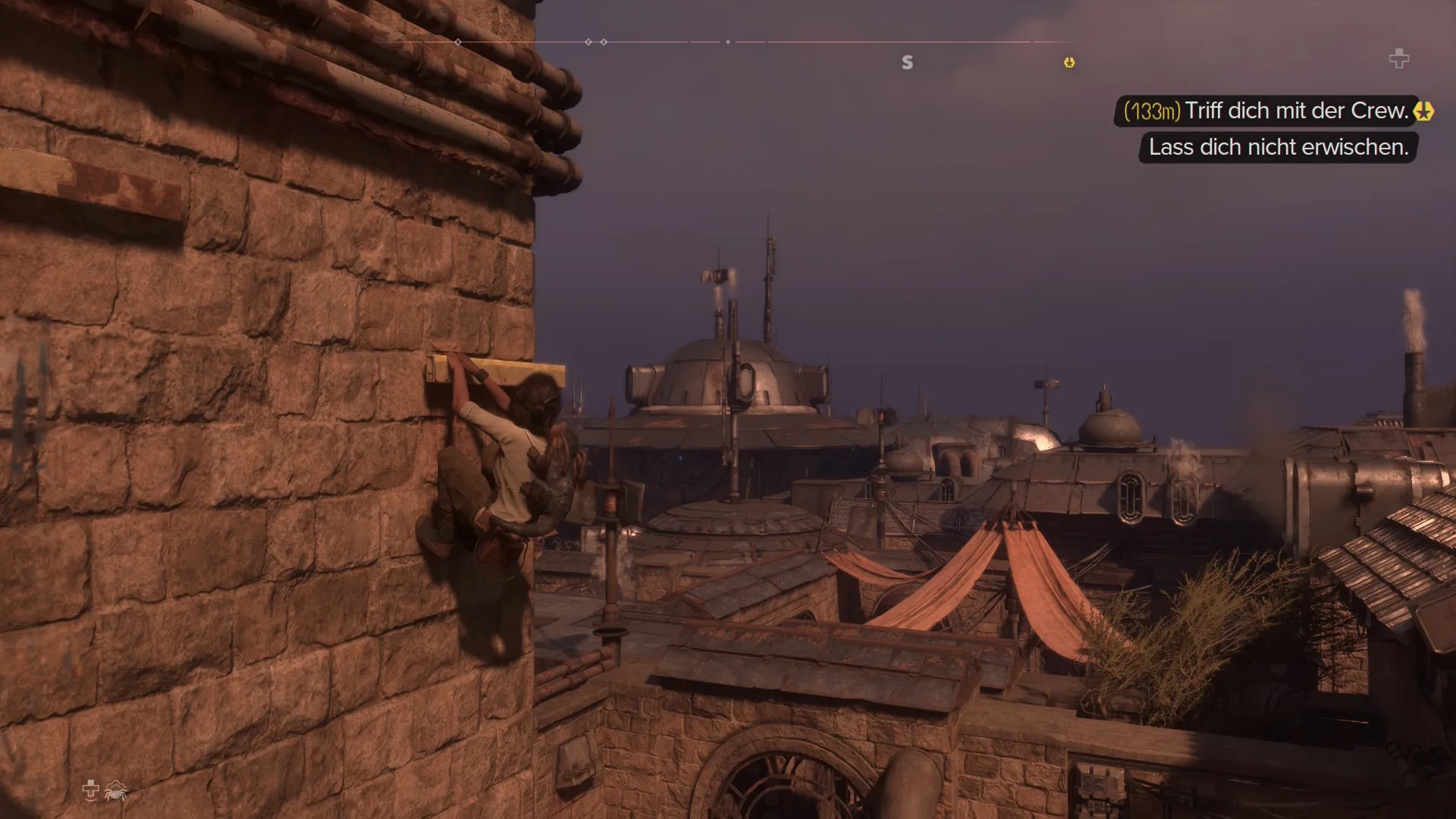This screenshot has width=1456, height=819.
Task: Click the yellow badge beside the crew objective
Action: [1423, 111]
